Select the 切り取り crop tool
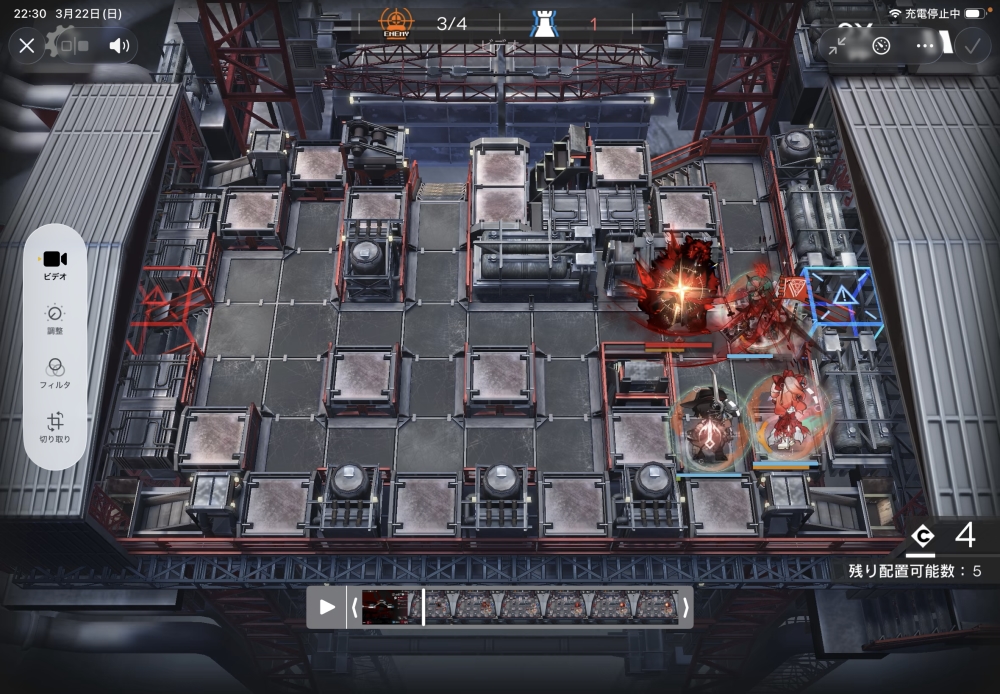 [x=55, y=428]
